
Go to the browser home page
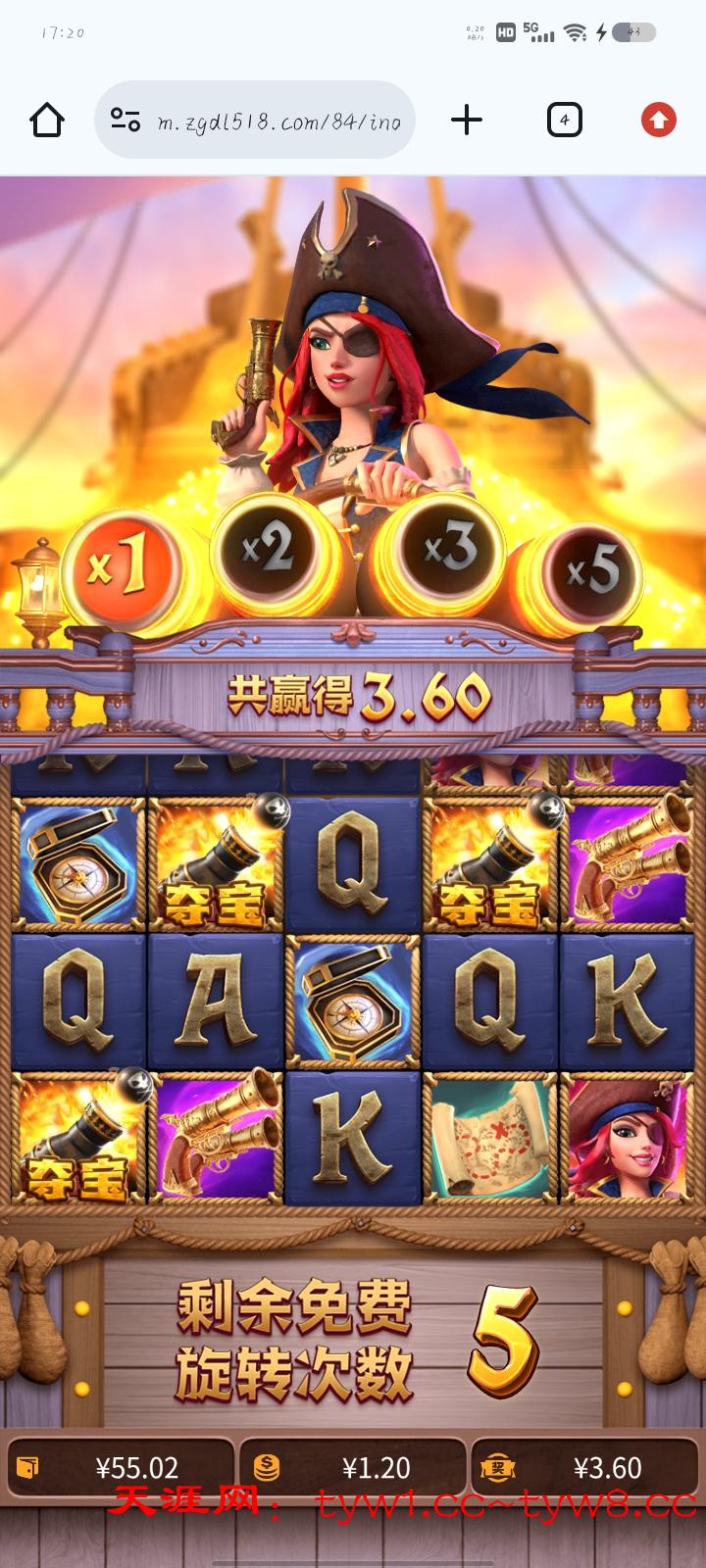tap(47, 121)
